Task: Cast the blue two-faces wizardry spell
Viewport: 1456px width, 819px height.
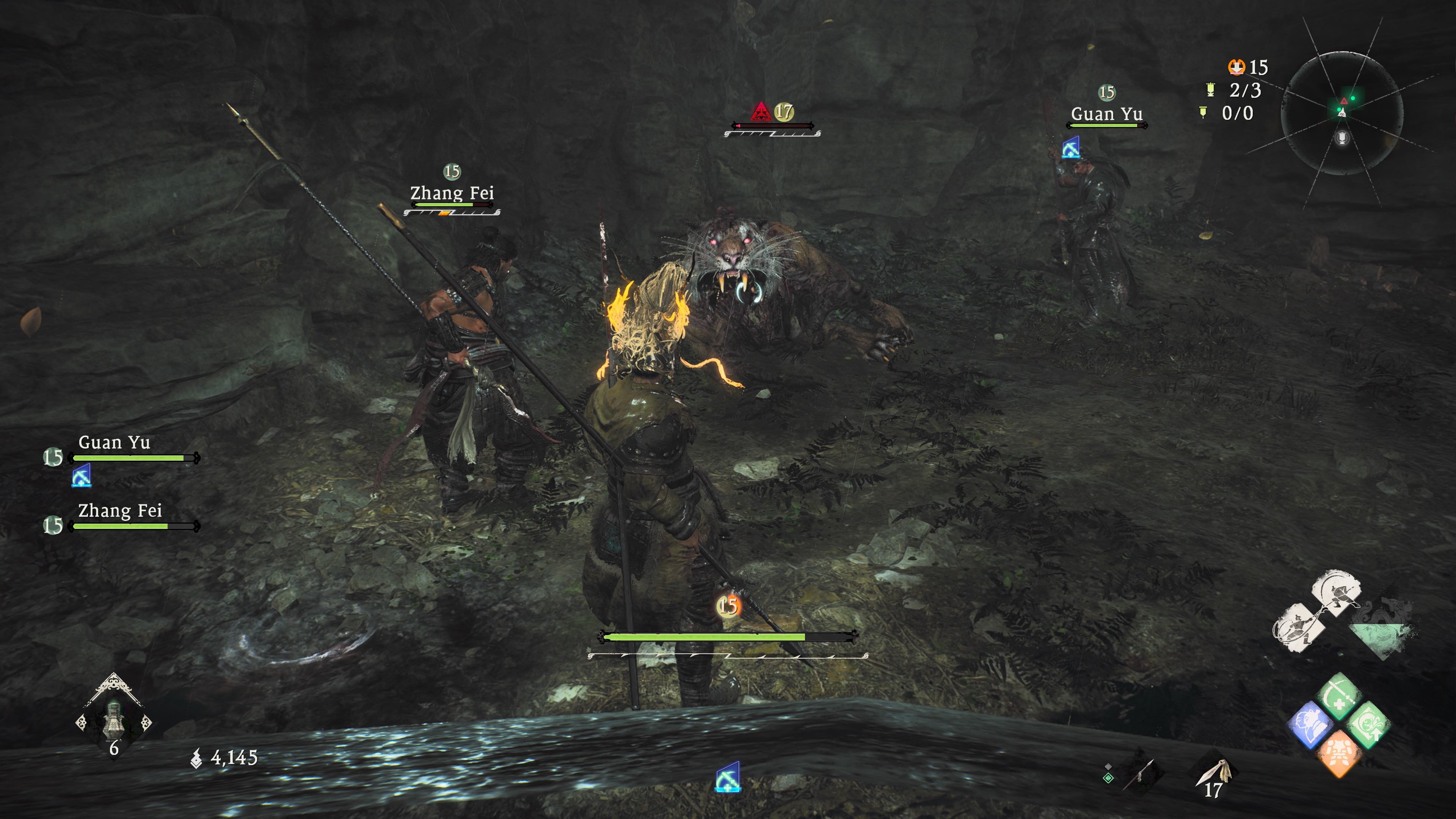Action: [1310, 725]
